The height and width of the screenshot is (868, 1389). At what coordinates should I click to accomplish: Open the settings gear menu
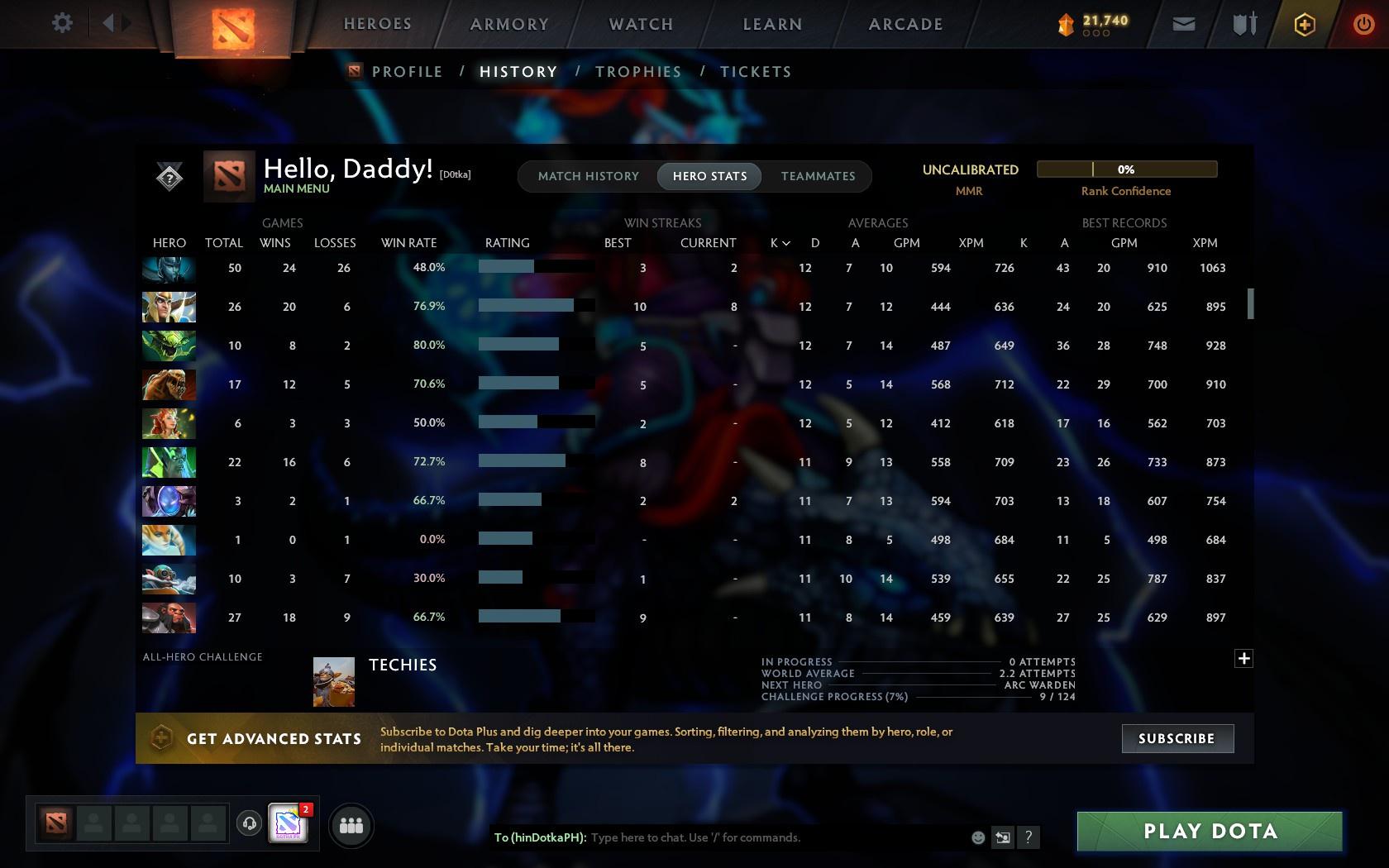60,23
